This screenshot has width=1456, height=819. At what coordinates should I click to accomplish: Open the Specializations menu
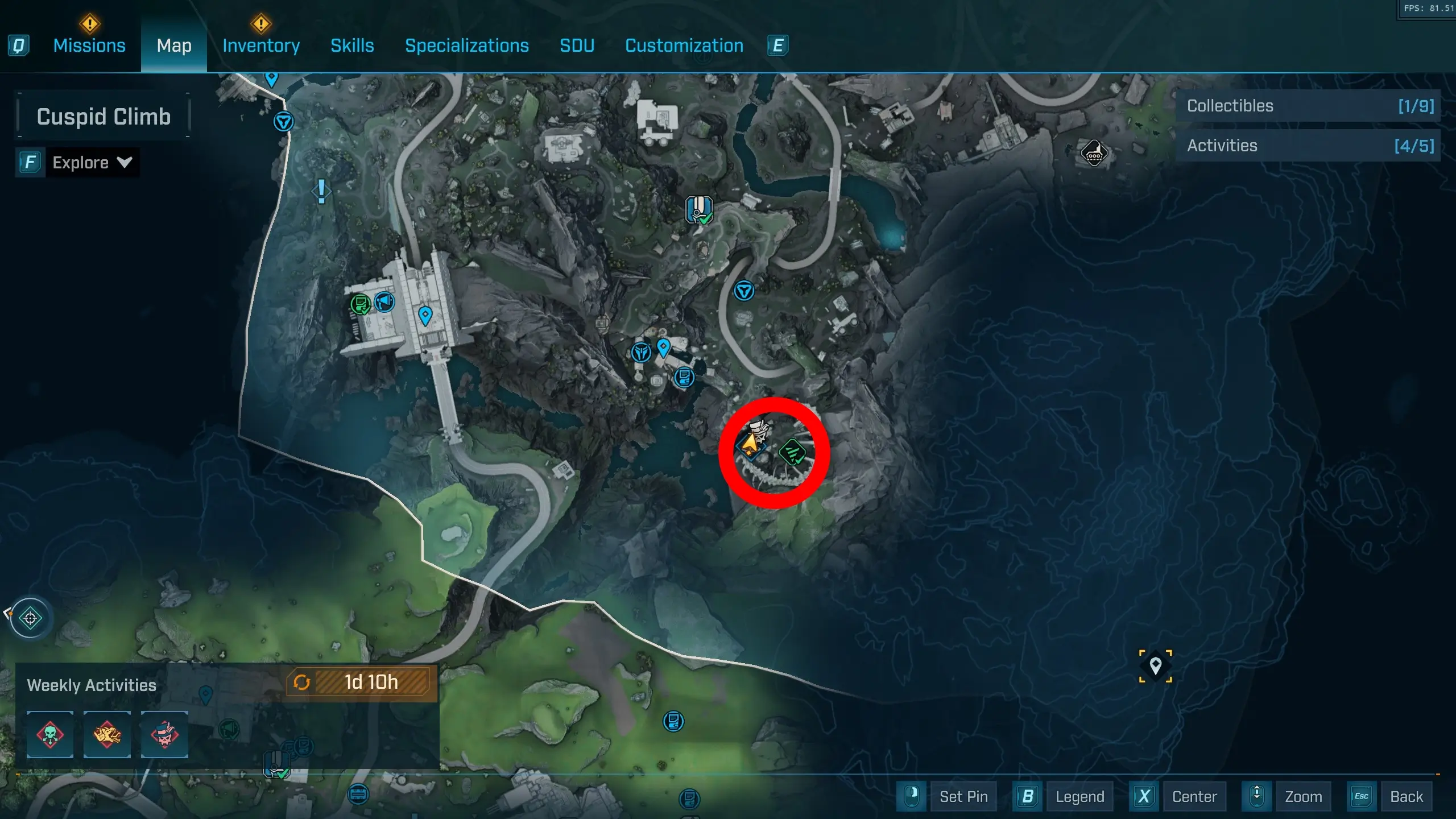pos(466,45)
